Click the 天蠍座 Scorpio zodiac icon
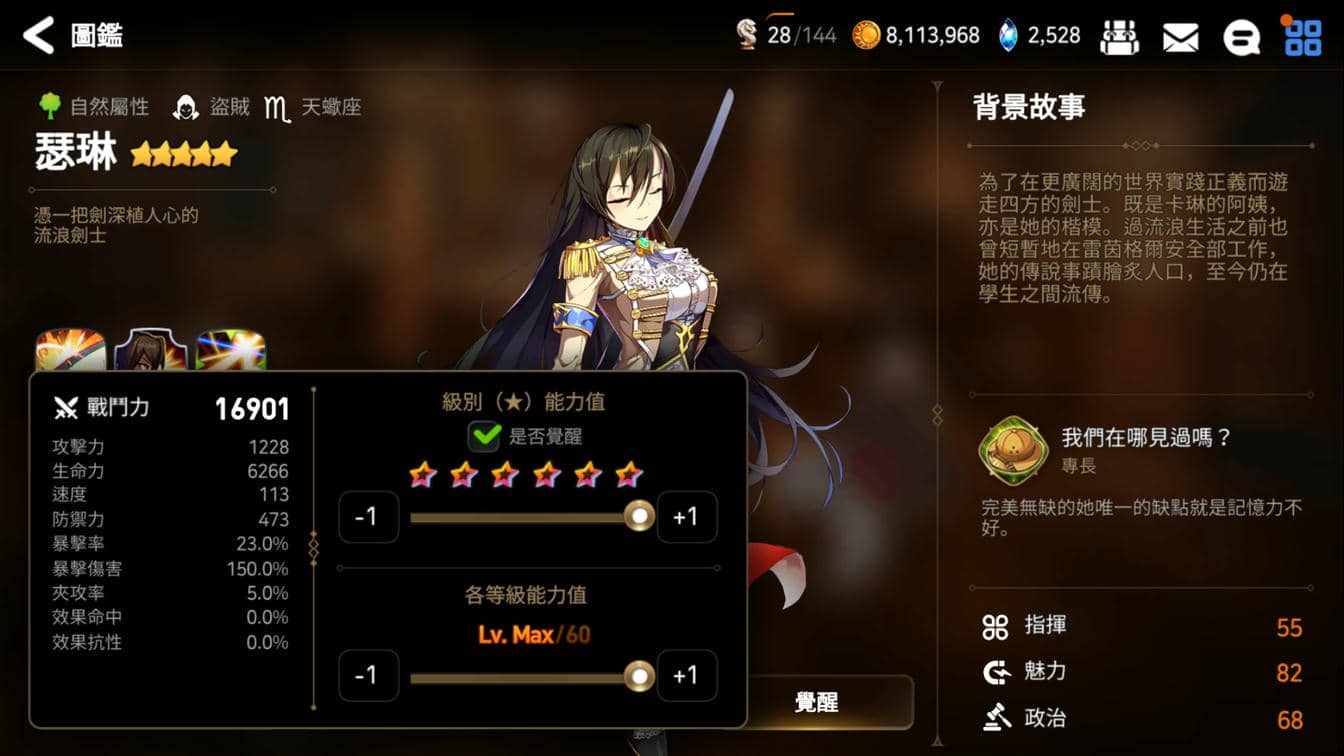This screenshot has width=1344, height=756. [x=277, y=105]
